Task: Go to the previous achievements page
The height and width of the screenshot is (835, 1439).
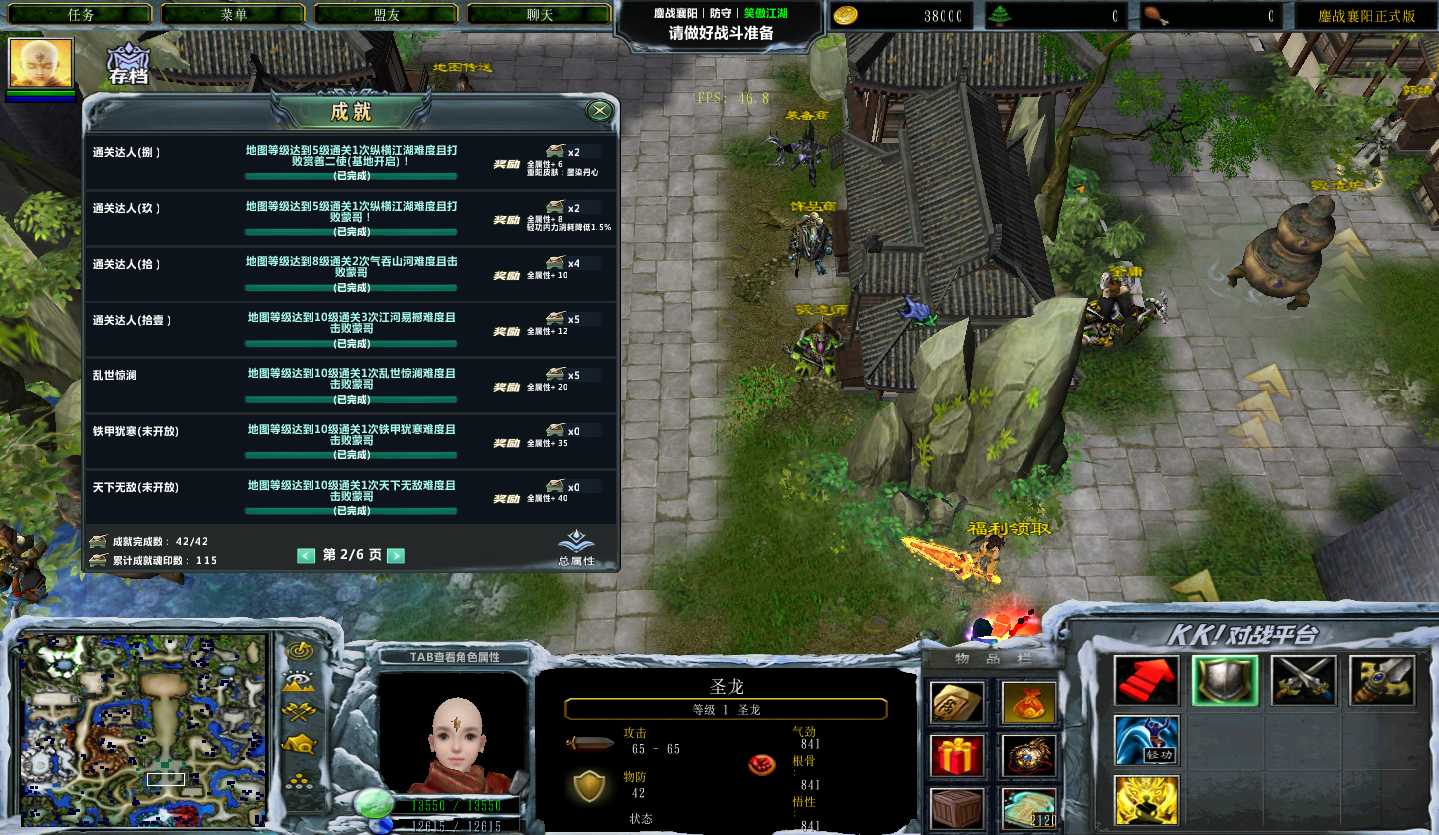Action: (x=306, y=556)
